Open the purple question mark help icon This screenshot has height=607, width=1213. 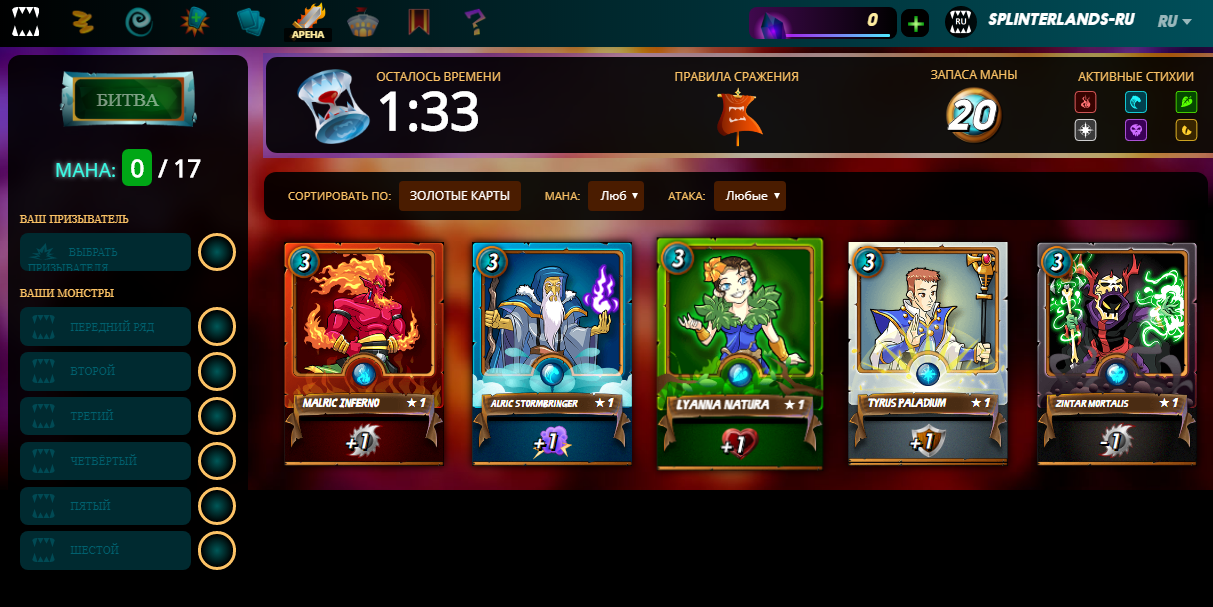pos(474,20)
